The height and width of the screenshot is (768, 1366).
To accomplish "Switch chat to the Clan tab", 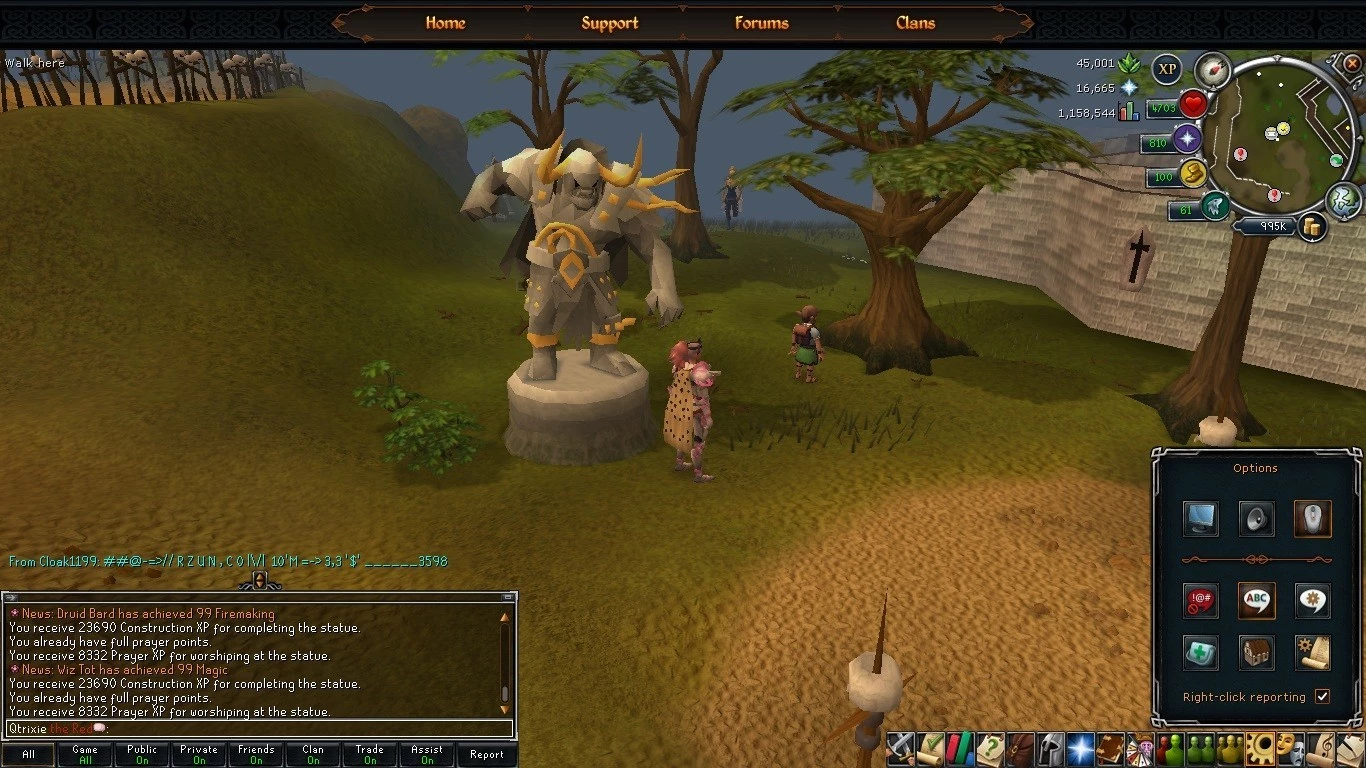I will click(x=313, y=754).
